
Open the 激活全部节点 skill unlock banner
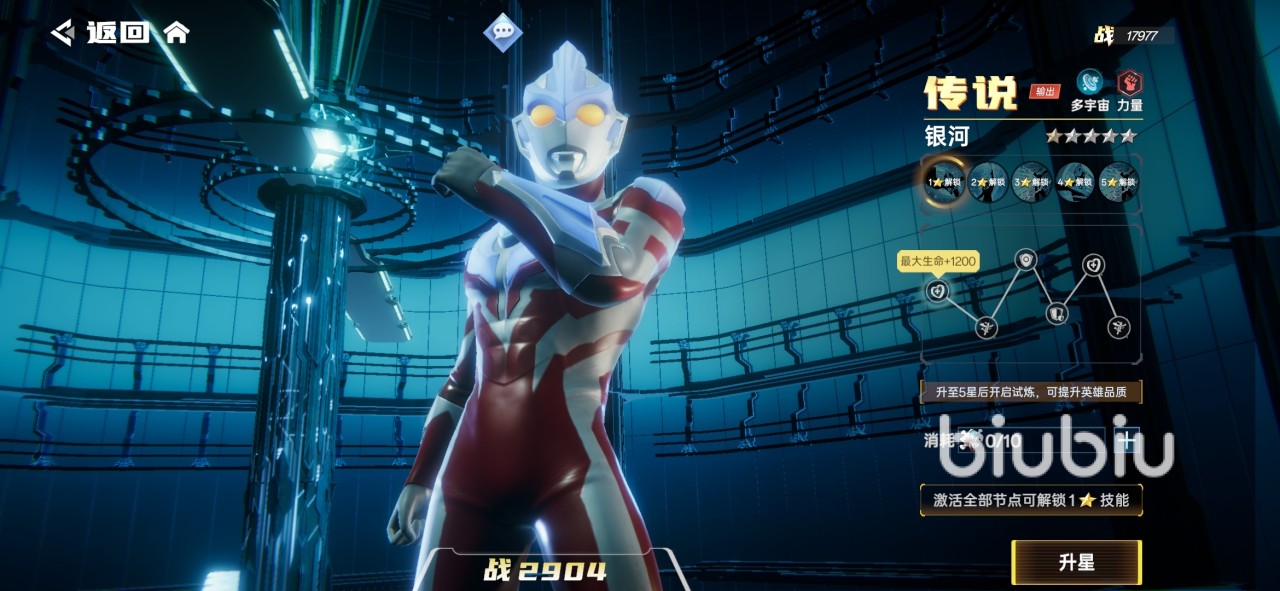click(1031, 500)
